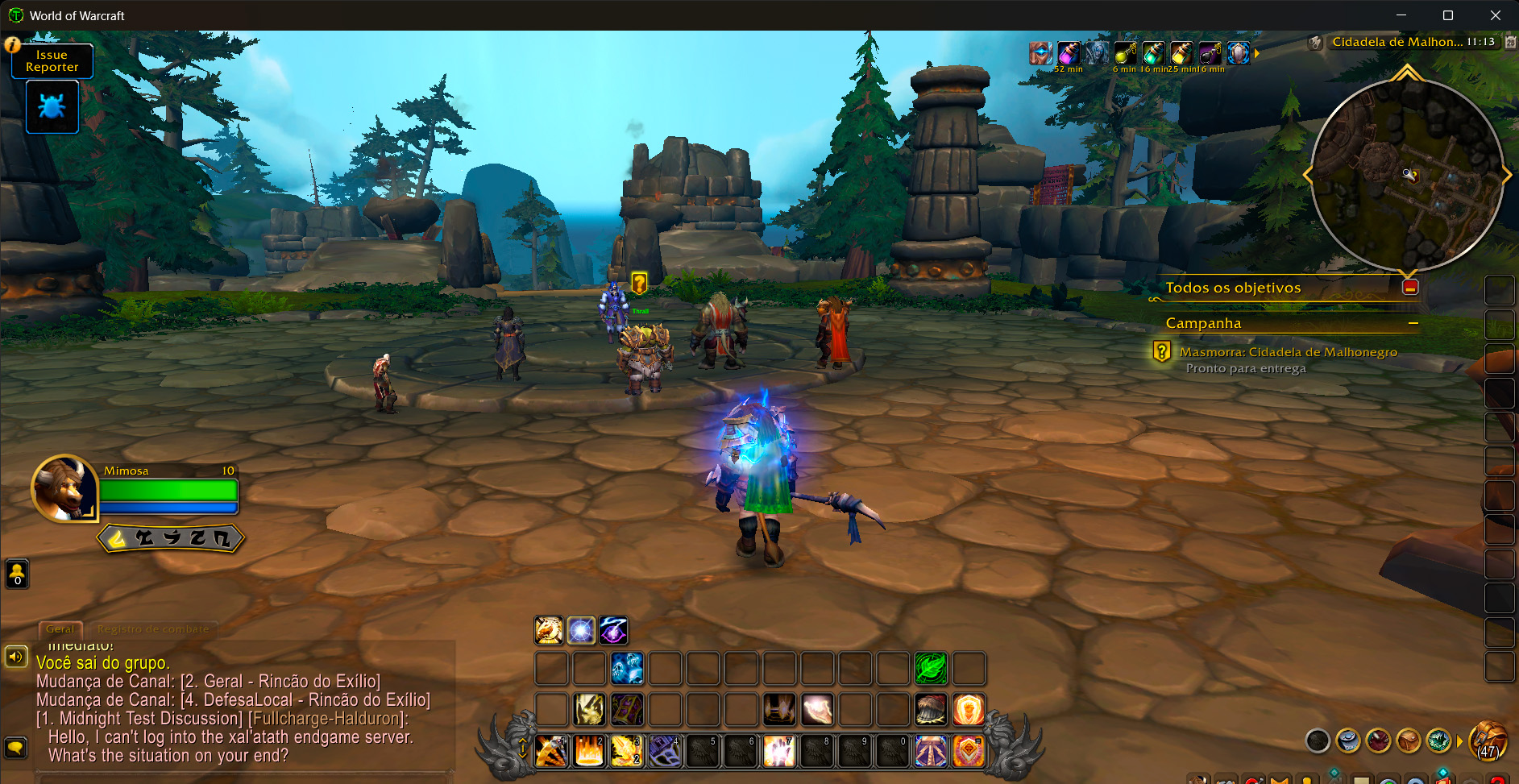Viewport: 1519px width, 784px height.
Task: Use the glowing hand ability in slot 7
Action: 779,751
